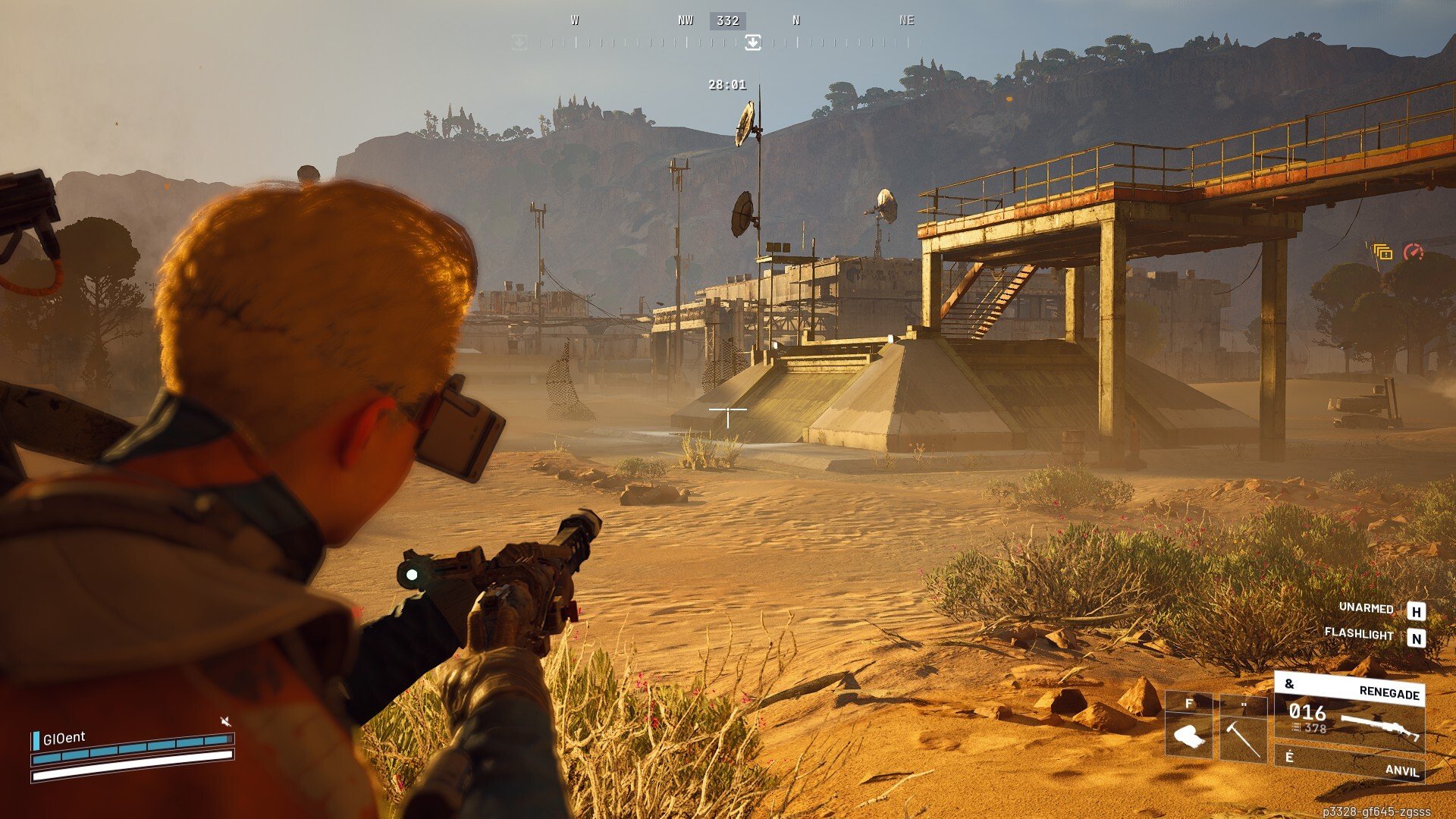Select the pickaxe tool slot
Viewport: 1456px width, 819px height.
(x=1243, y=728)
